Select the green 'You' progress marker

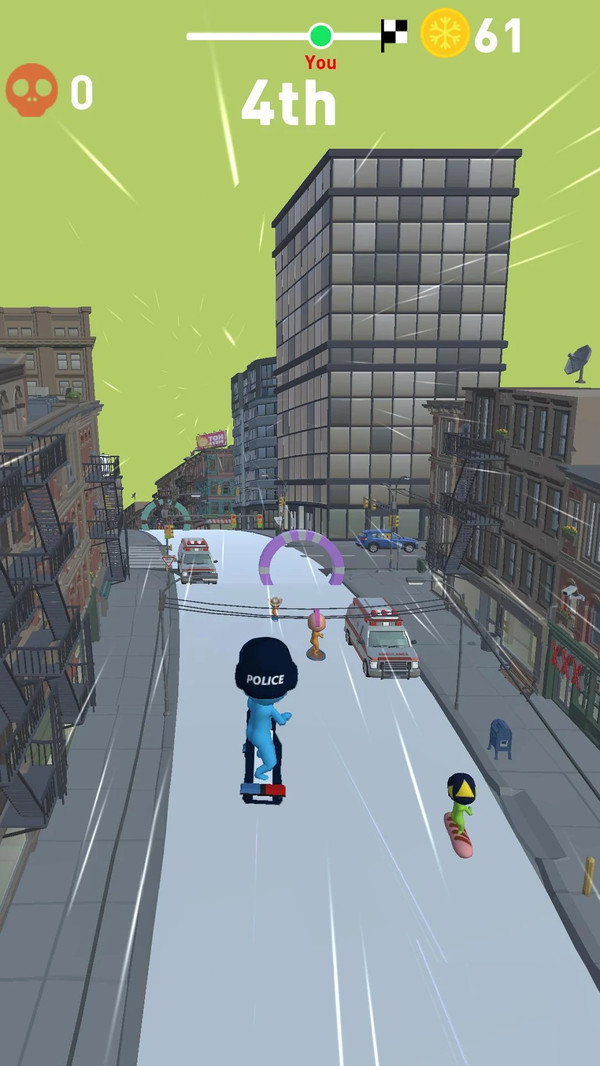tap(320, 36)
